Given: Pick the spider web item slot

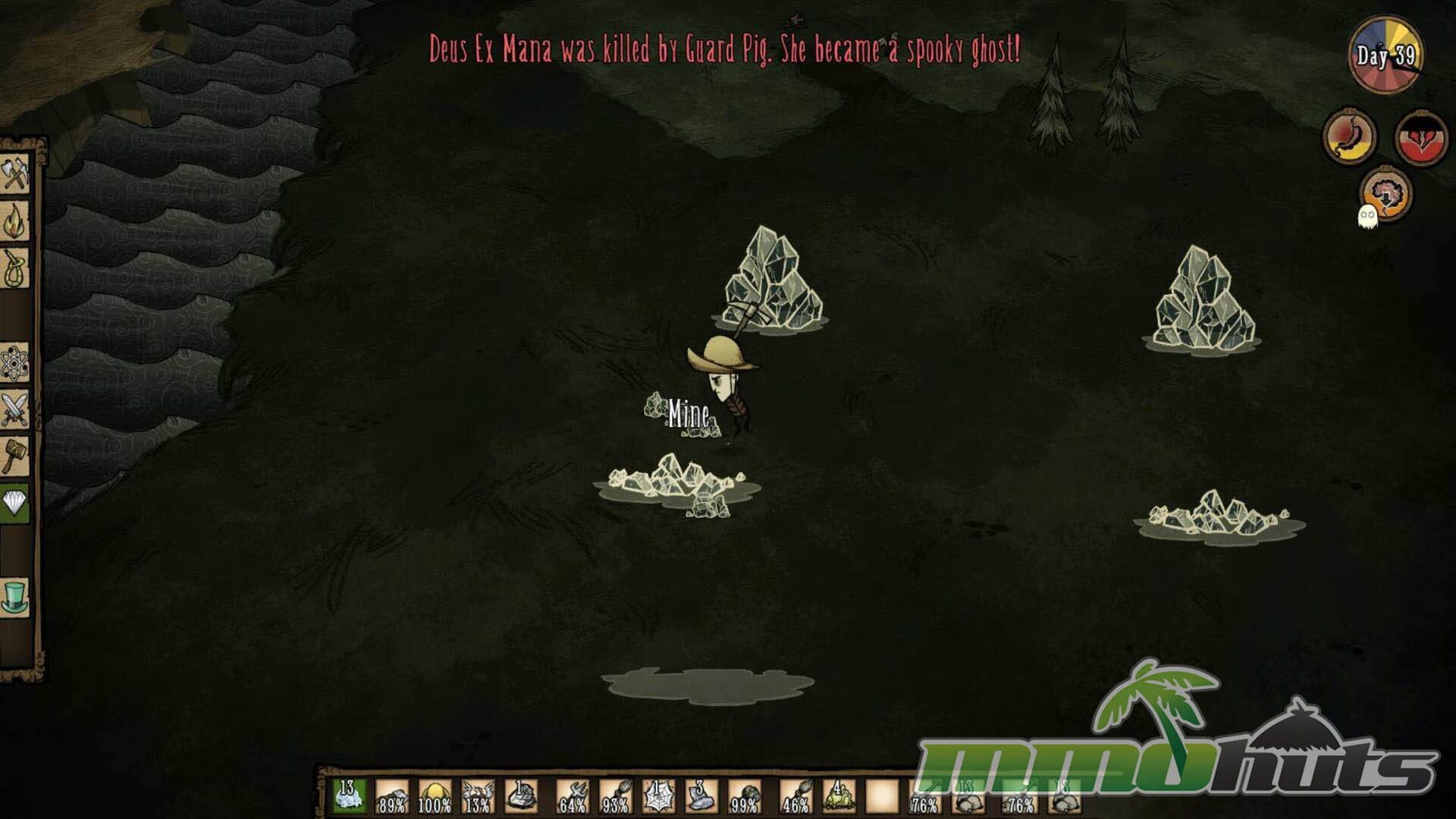Looking at the screenshot, I should tap(657, 796).
